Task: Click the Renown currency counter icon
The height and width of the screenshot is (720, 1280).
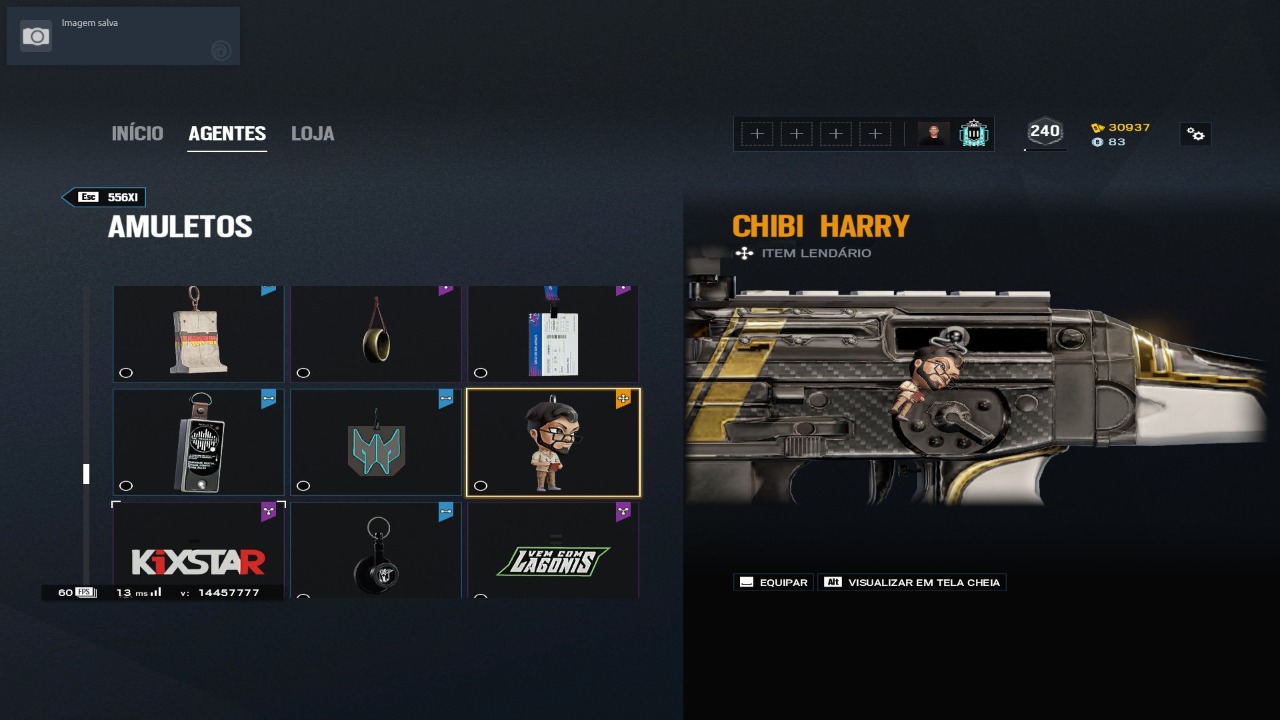Action: pos(1097,127)
